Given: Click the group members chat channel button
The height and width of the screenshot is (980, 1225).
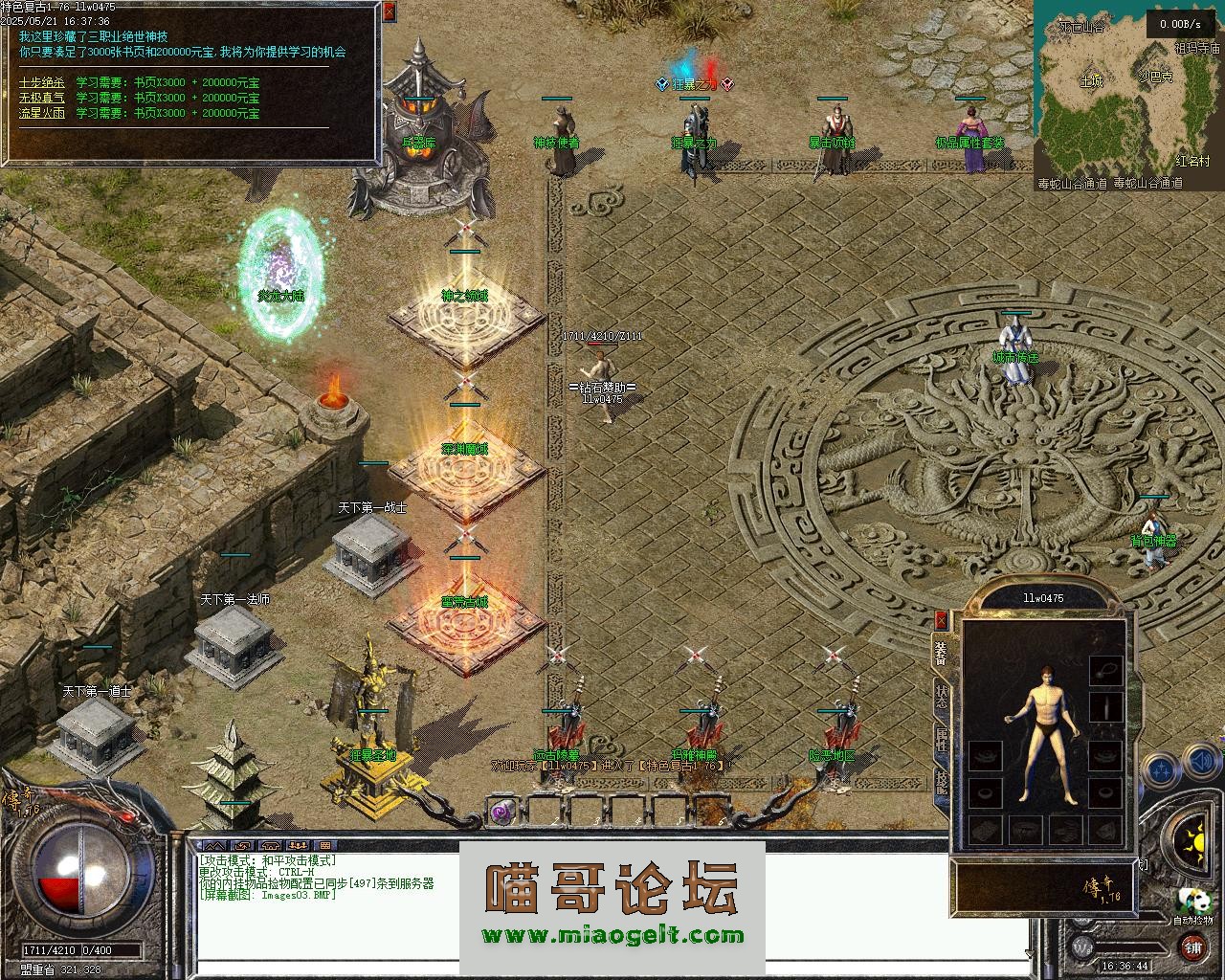Looking at the screenshot, I should point(297,846).
